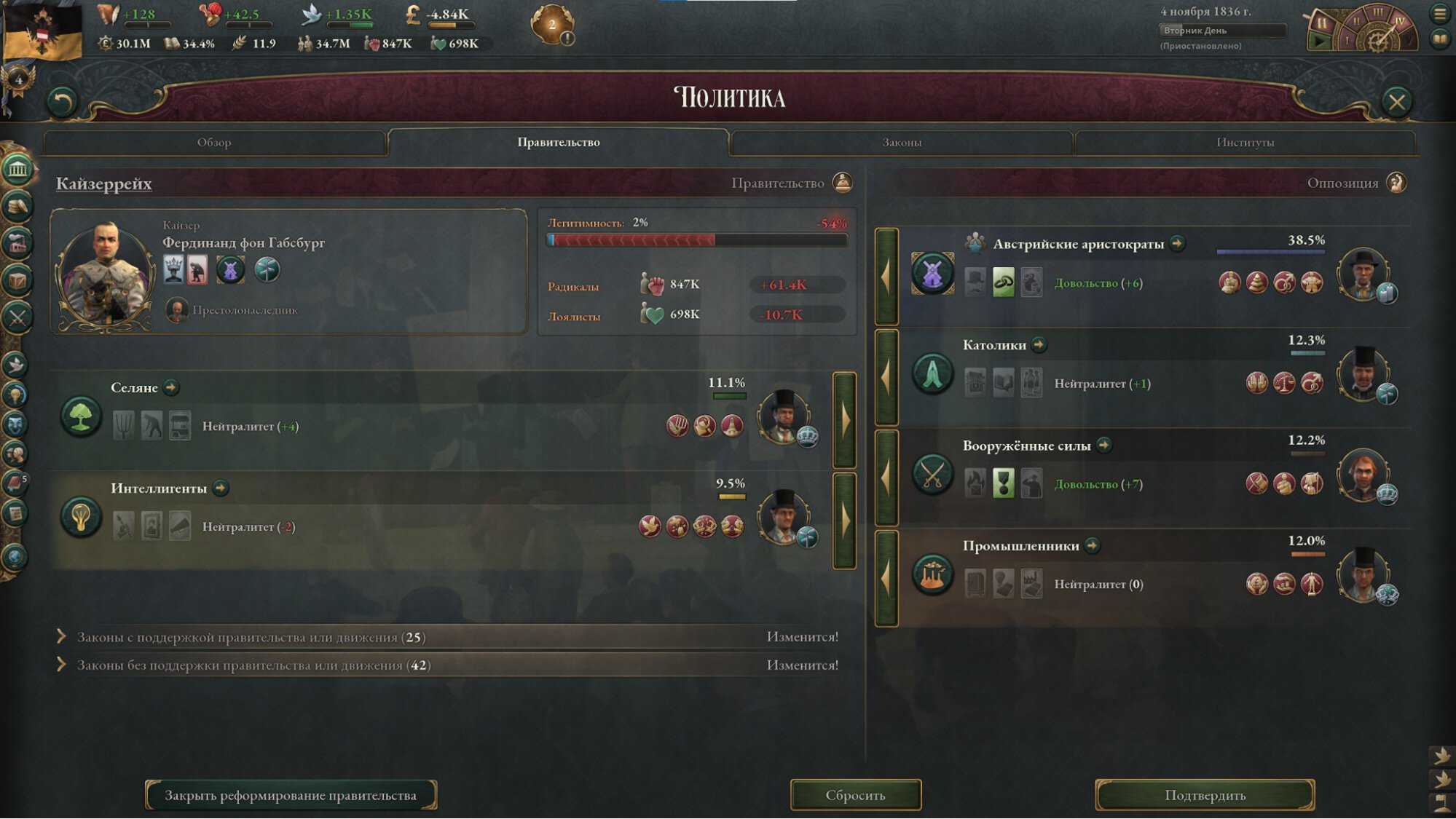Reset changes with Сбросить

(855, 795)
